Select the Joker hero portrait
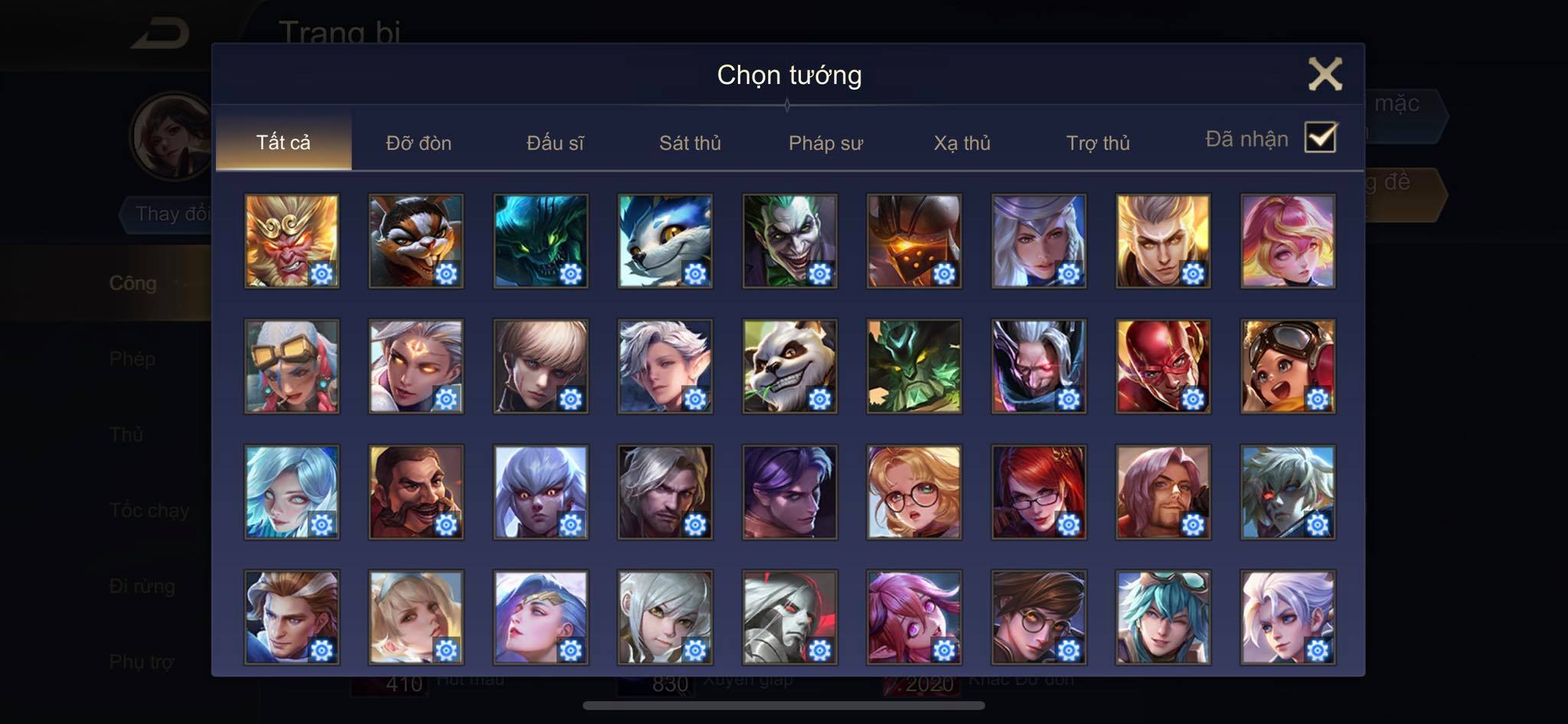This screenshot has height=724, width=1568. tap(789, 241)
